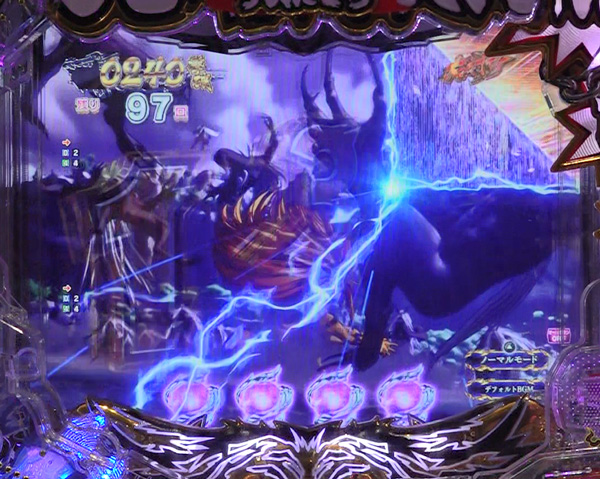
Task: Select the ノーマルモード mode label
Action: (x=510, y=357)
